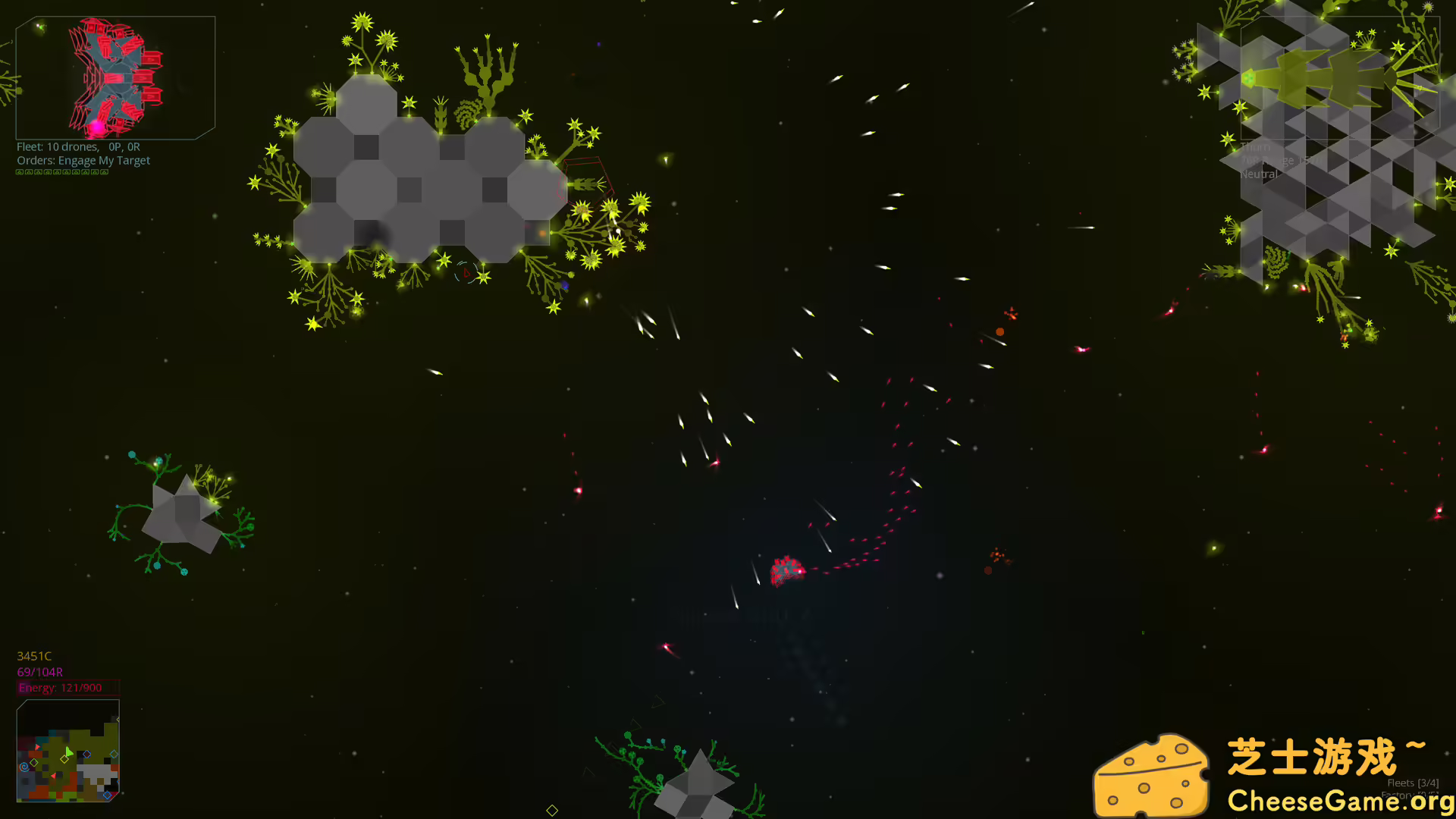
Task: Toggle the middle drone status indicator in the fleet row
Action: tap(58, 172)
